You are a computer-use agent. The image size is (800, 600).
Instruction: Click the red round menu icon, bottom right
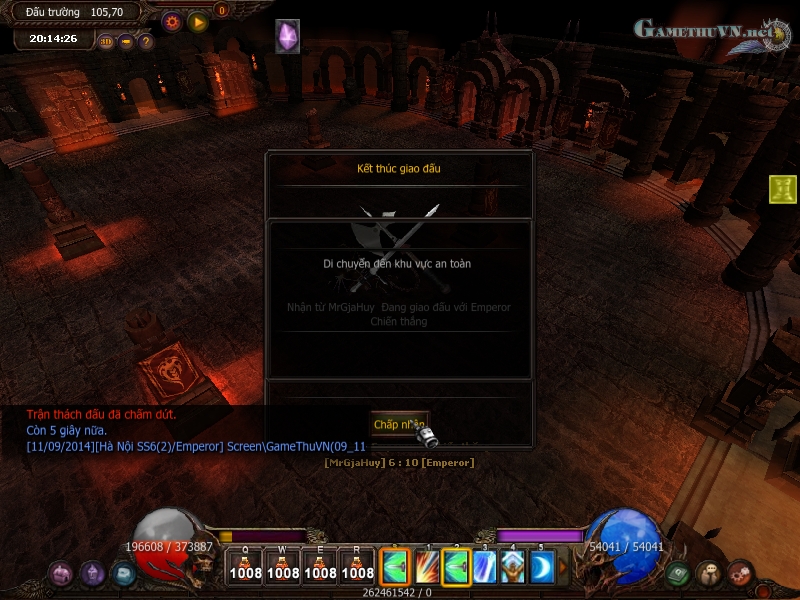point(740,574)
